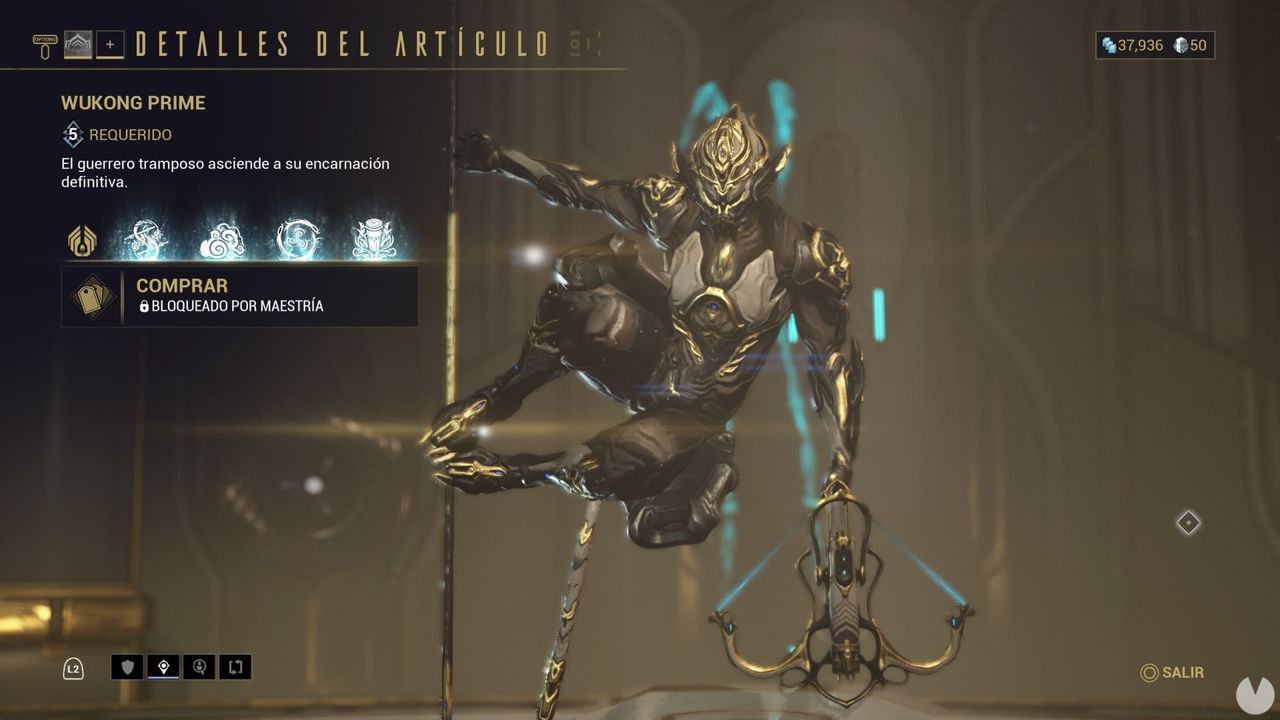
Task: Open a new tab with the plus square
Action: click(x=110, y=44)
